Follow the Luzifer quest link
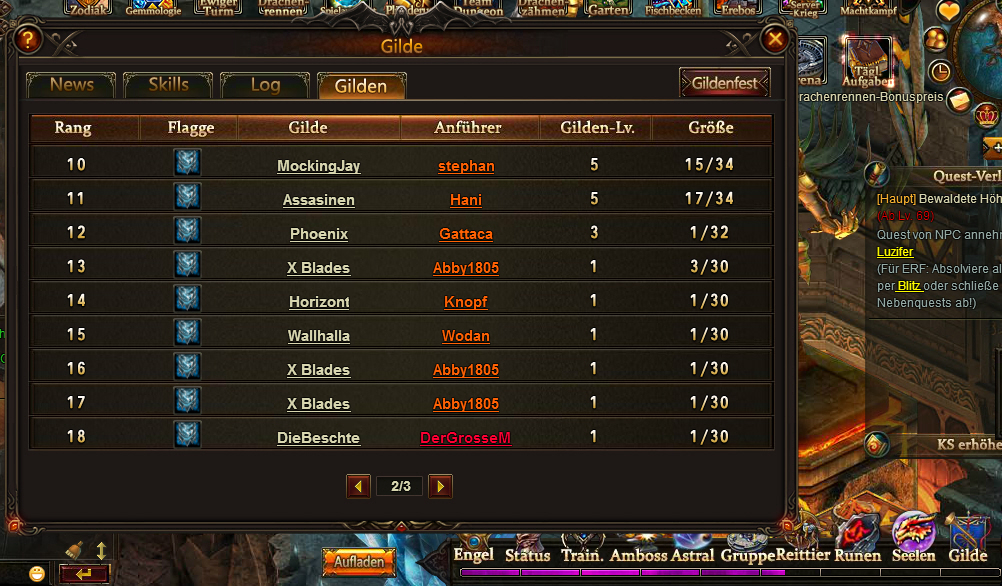 coord(895,252)
